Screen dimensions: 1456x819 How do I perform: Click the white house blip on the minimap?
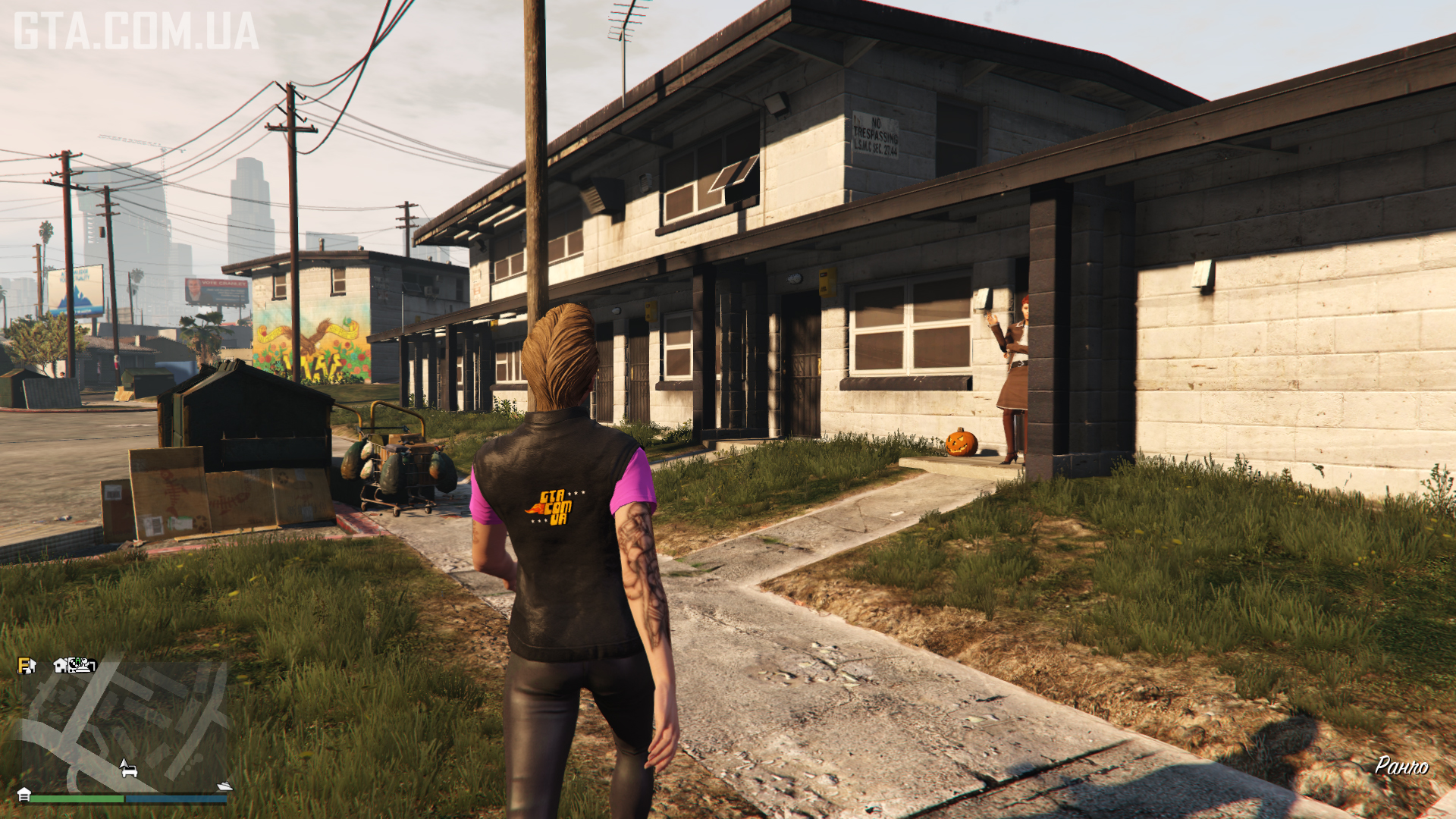click(x=61, y=665)
